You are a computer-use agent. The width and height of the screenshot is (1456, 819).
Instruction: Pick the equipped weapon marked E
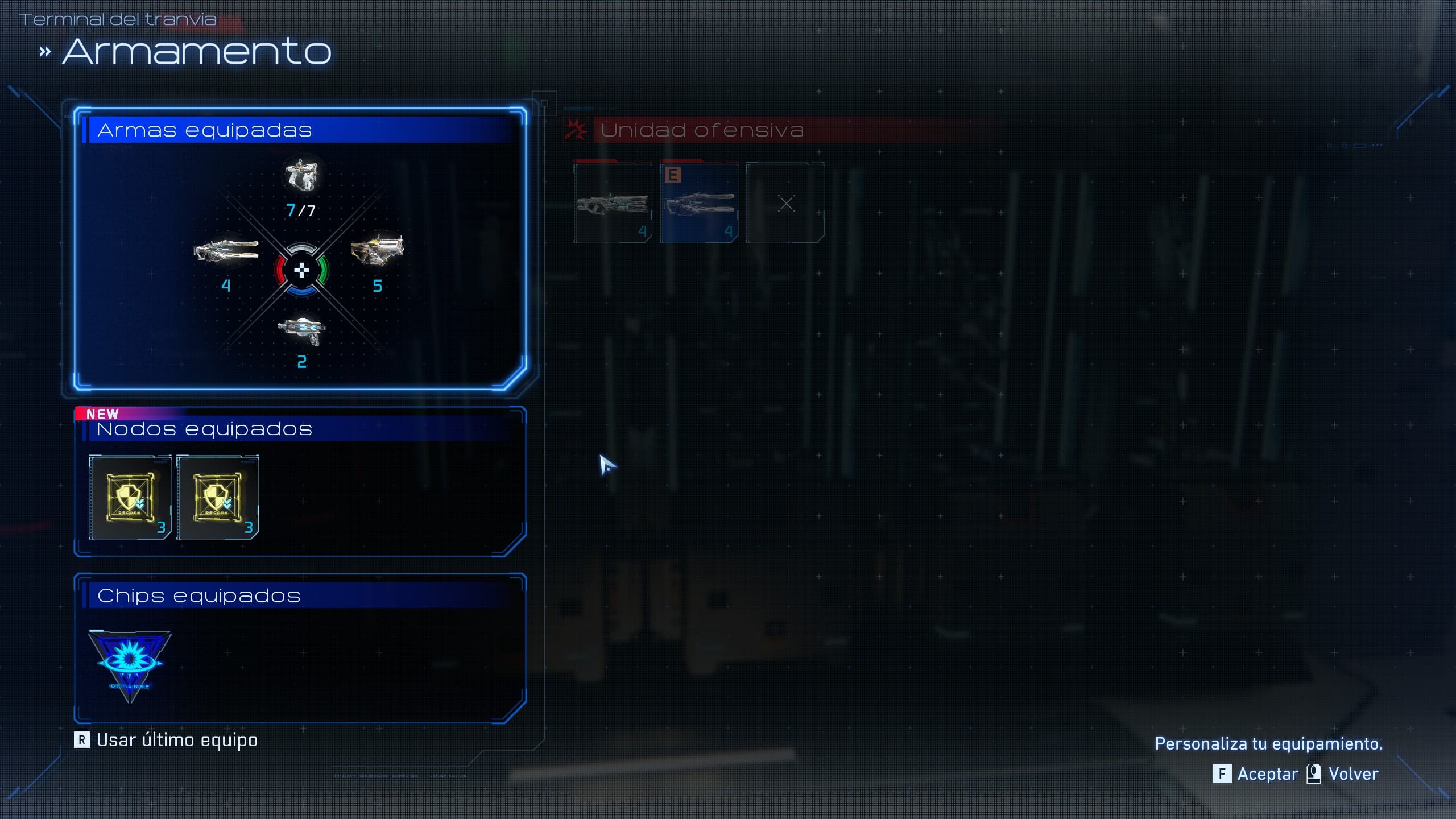click(700, 203)
